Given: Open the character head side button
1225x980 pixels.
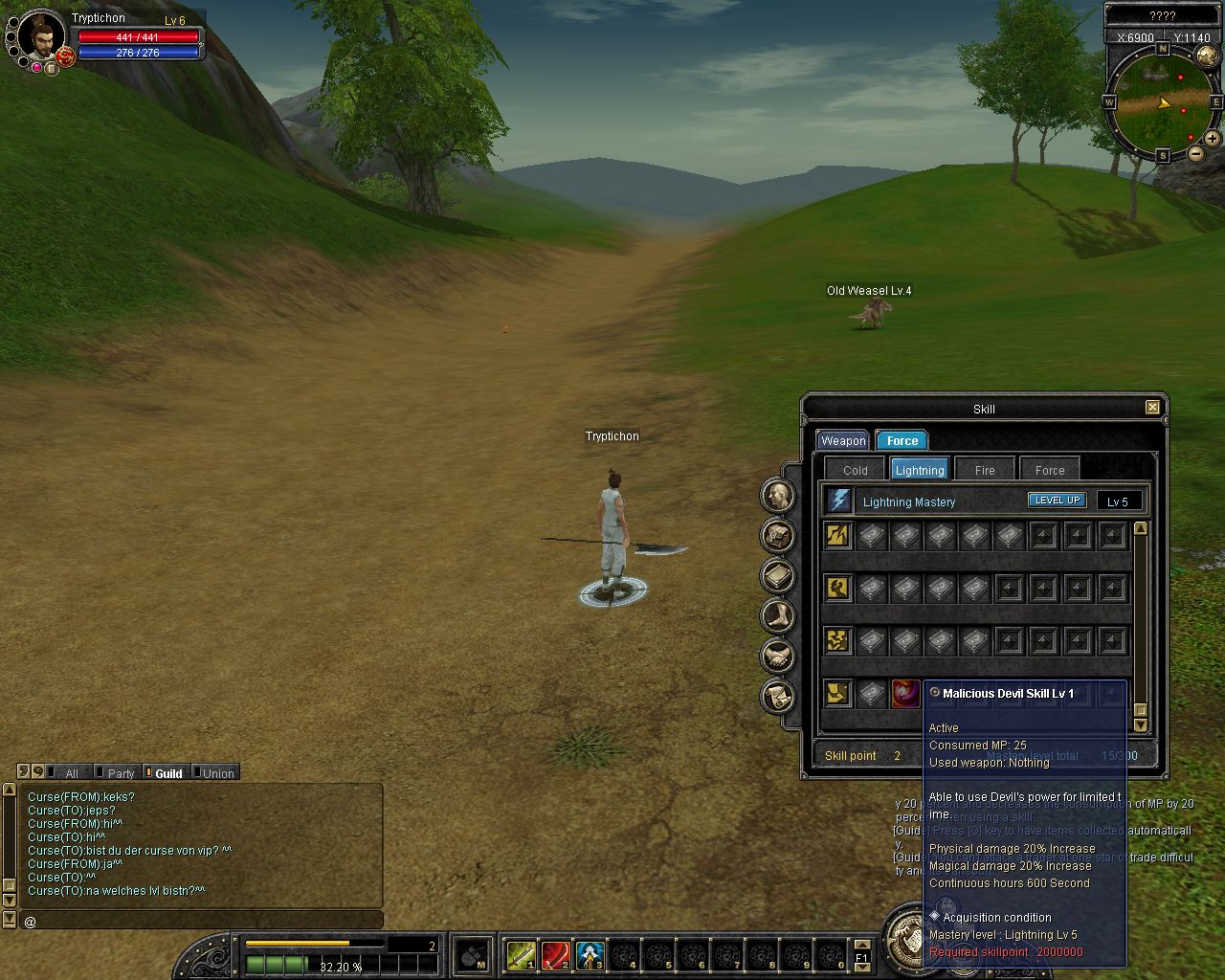Looking at the screenshot, I should click(x=778, y=495).
